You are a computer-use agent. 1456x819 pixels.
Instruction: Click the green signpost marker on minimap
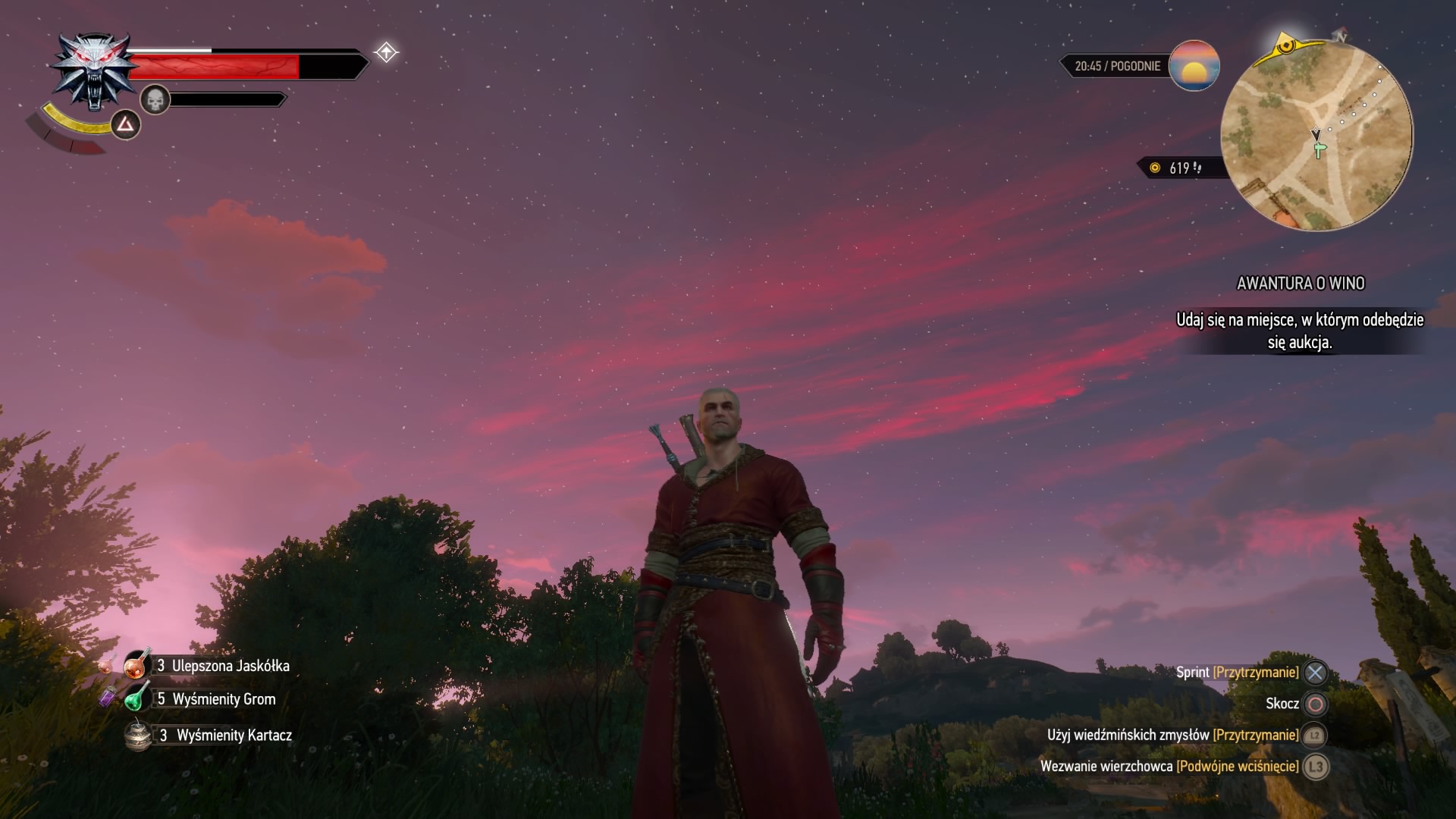[x=1319, y=149]
